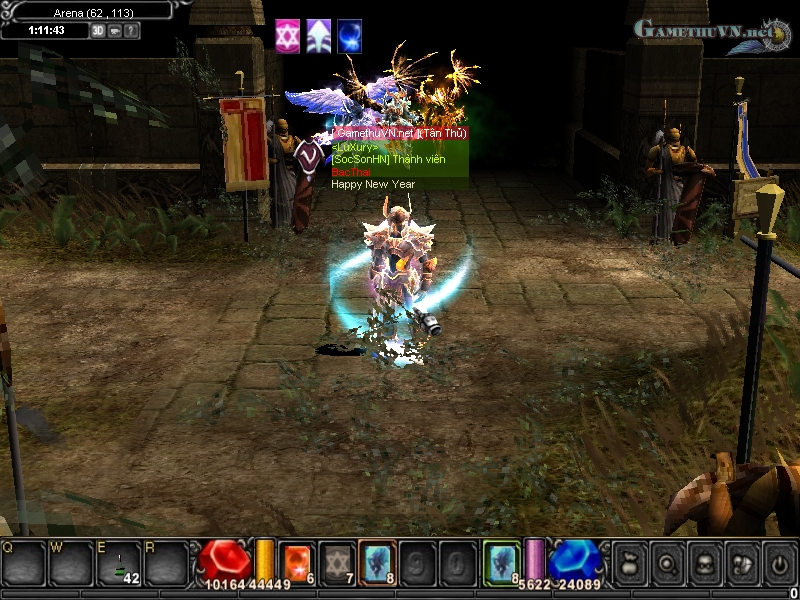The image size is (800, 600).
Task: Toggle the 3D view button
Action: point(98,30)
